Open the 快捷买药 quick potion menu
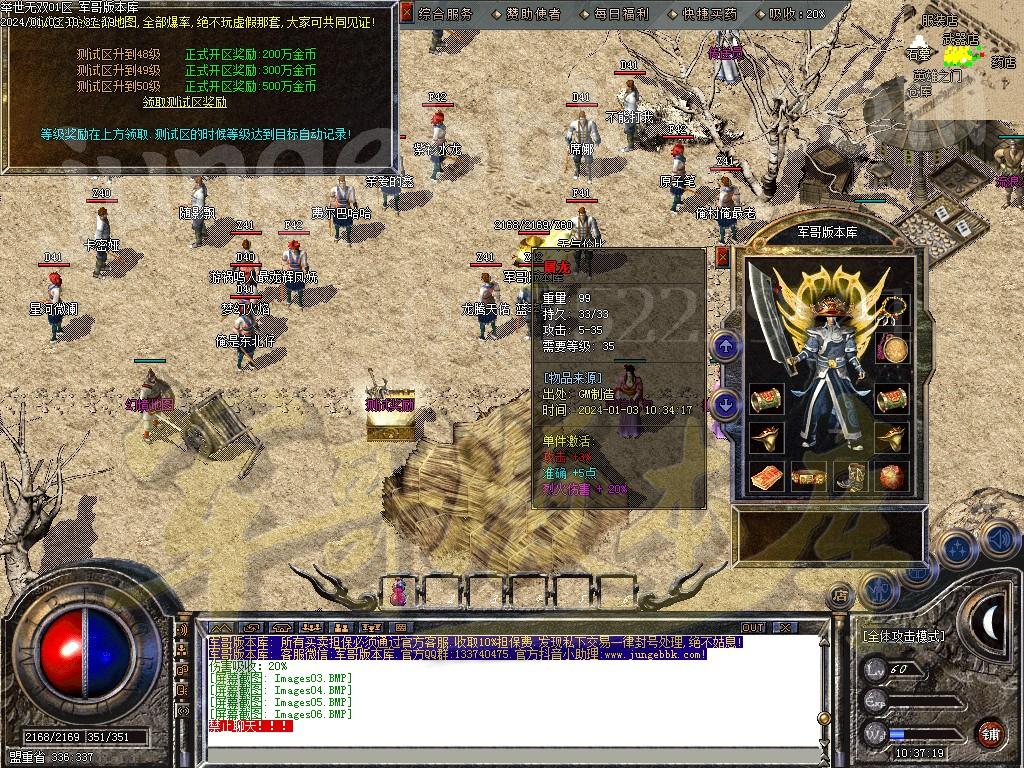 [708, 14]
